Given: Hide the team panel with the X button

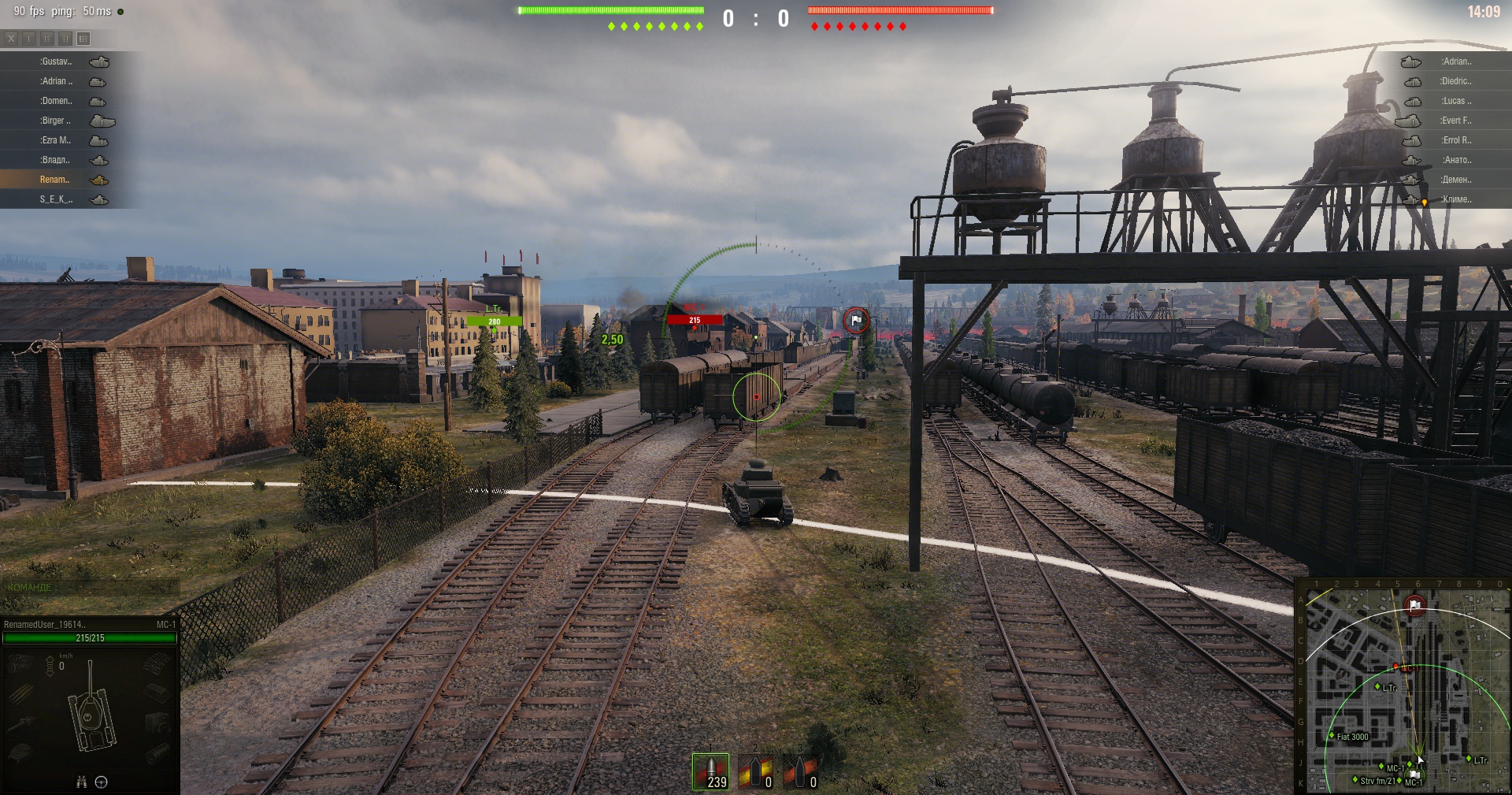Looking at the screenshot, I should 11,38.
